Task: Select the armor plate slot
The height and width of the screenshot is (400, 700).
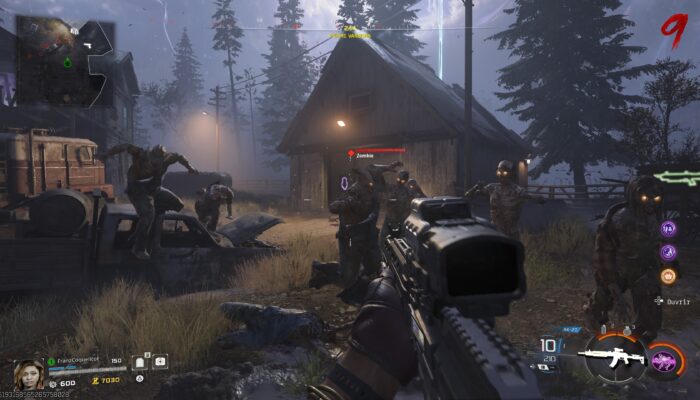Action: click(x=141, y=362)
